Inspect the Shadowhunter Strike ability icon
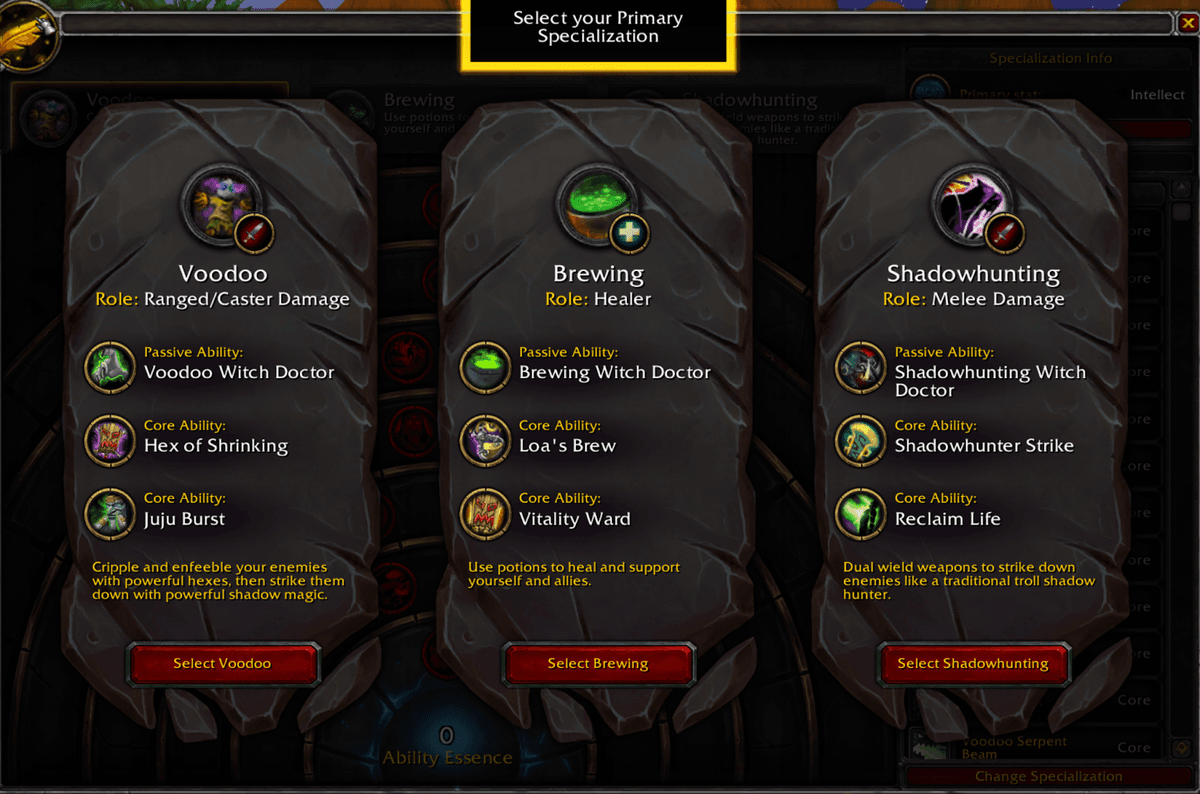 [x=861, y=440]
